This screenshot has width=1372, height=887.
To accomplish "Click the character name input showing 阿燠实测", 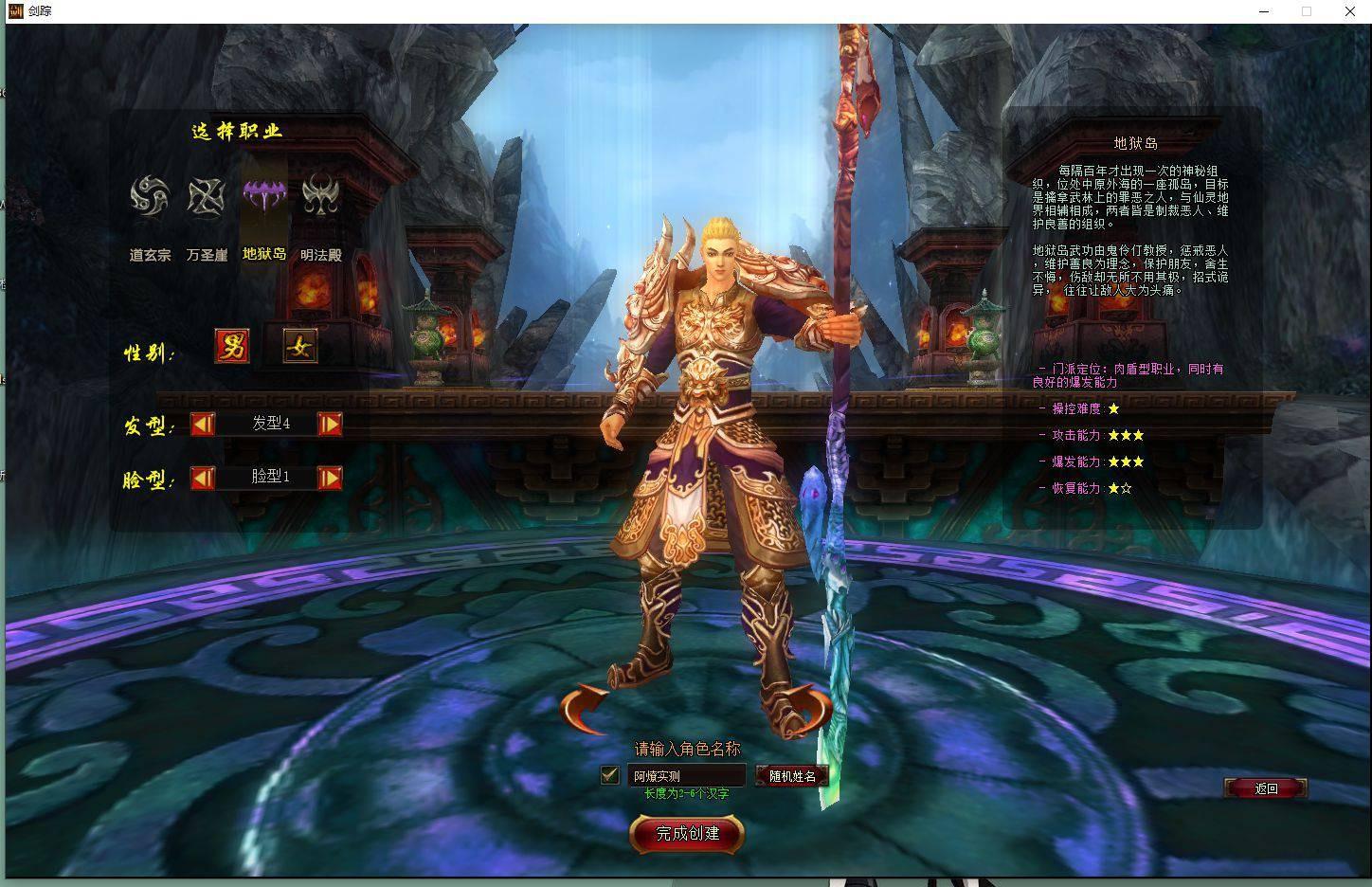I will [x=685, y=775].
